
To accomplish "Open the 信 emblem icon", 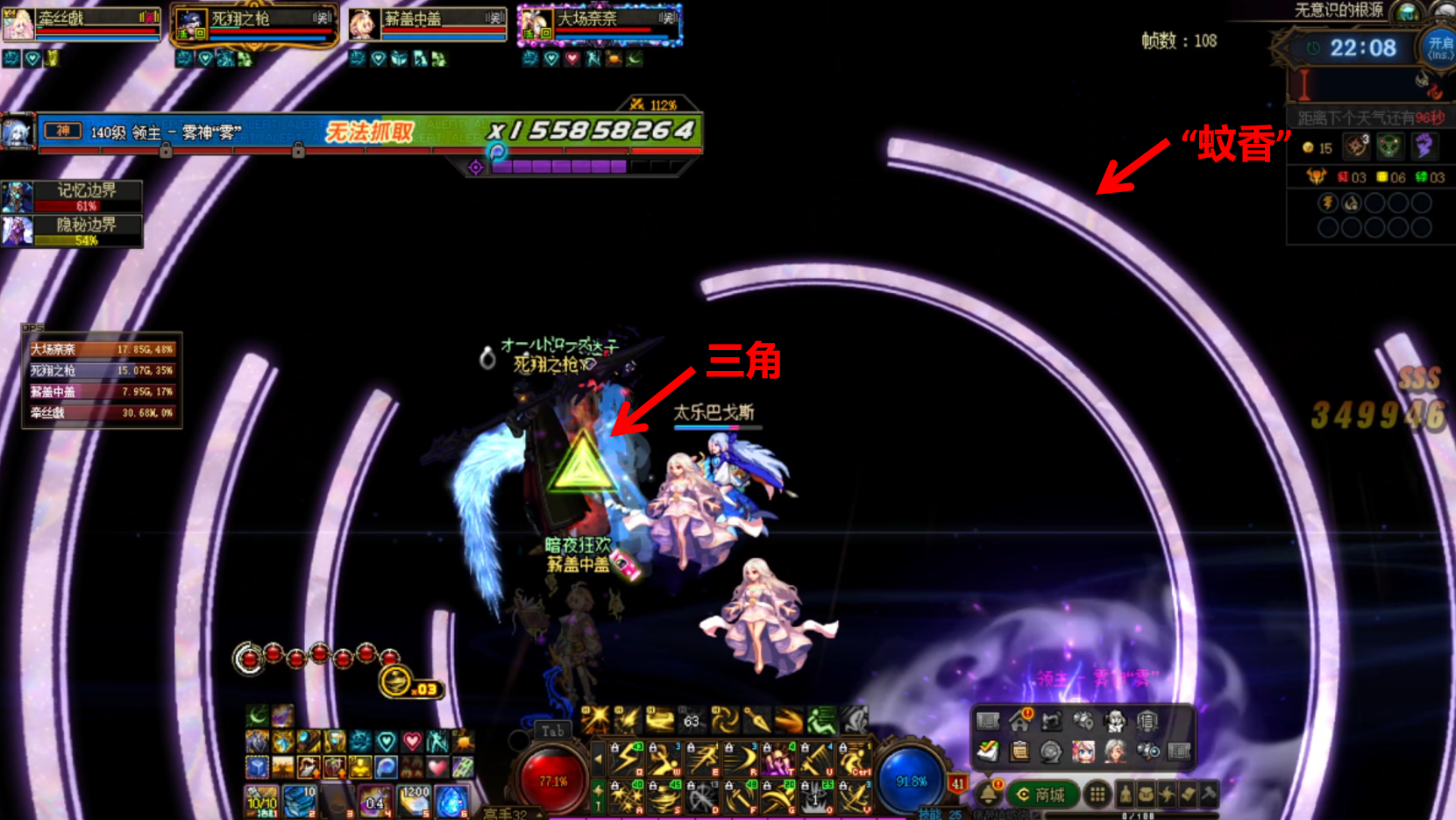I will pyautogui.click(x=1147, y=722).
